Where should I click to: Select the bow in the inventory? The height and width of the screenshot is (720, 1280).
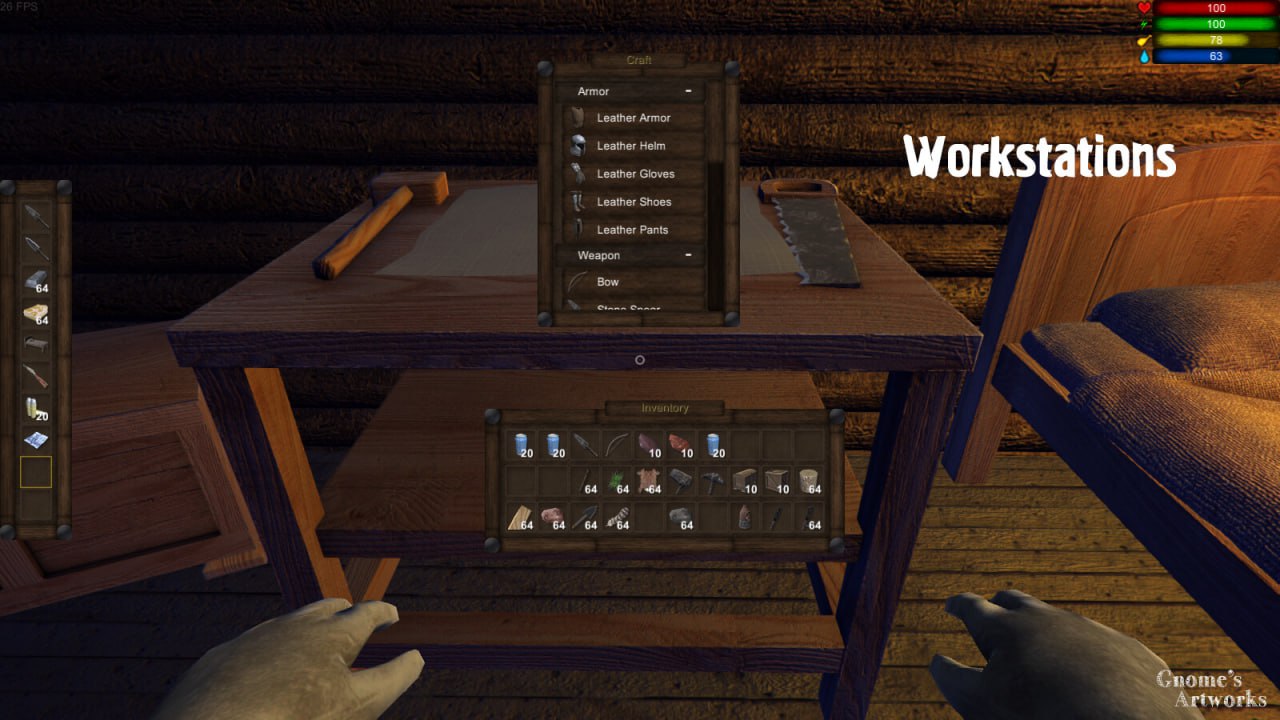pos(617,444)
